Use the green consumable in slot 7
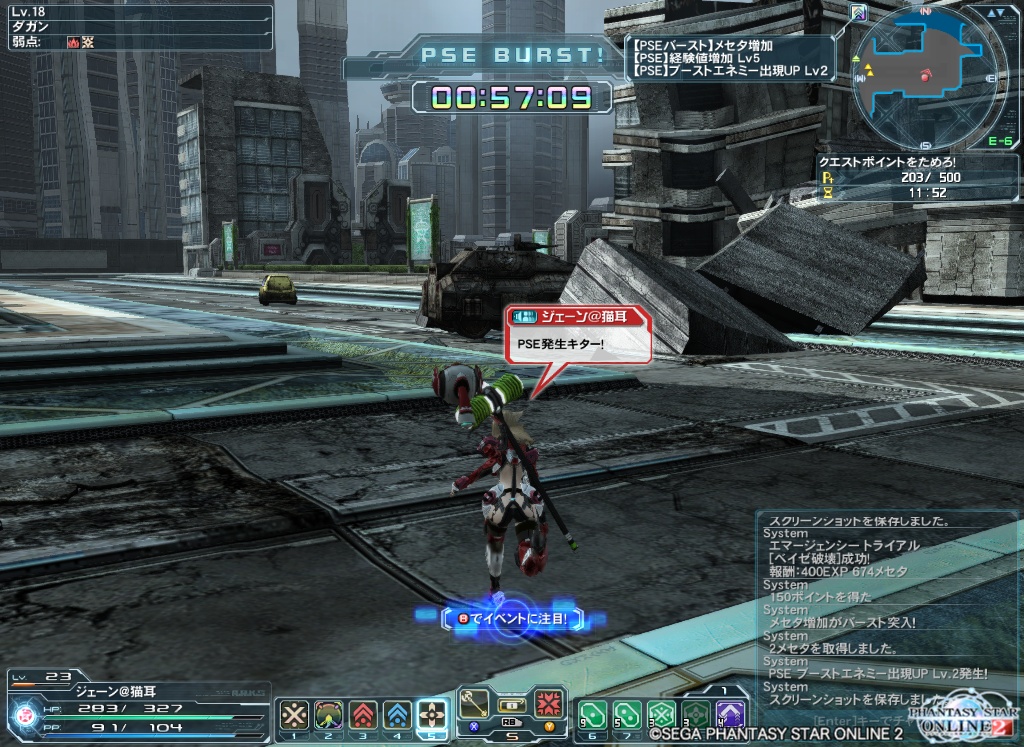 coord(627,714)
